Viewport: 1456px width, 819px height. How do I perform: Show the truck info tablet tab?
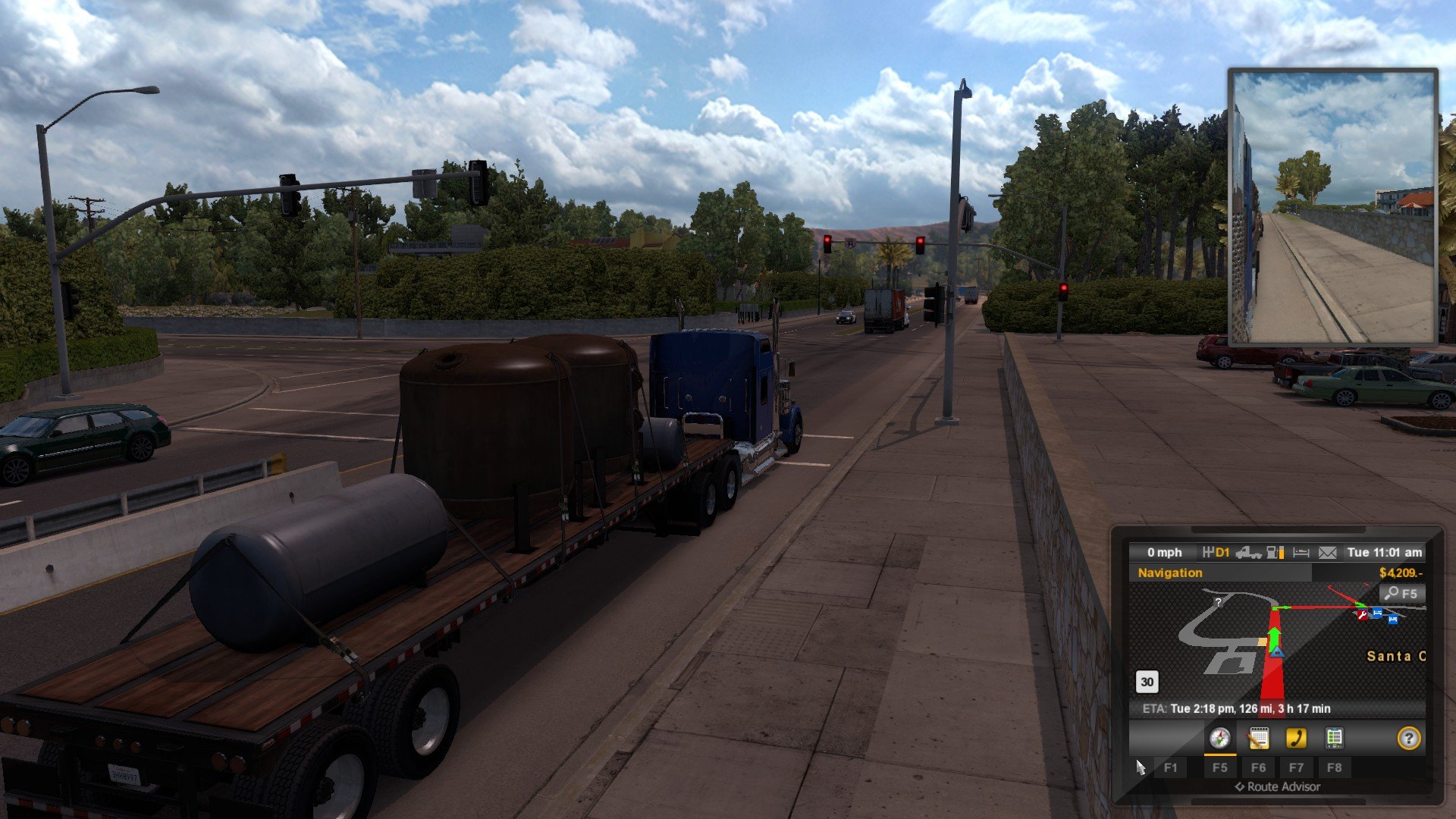tap(1334, 738)
